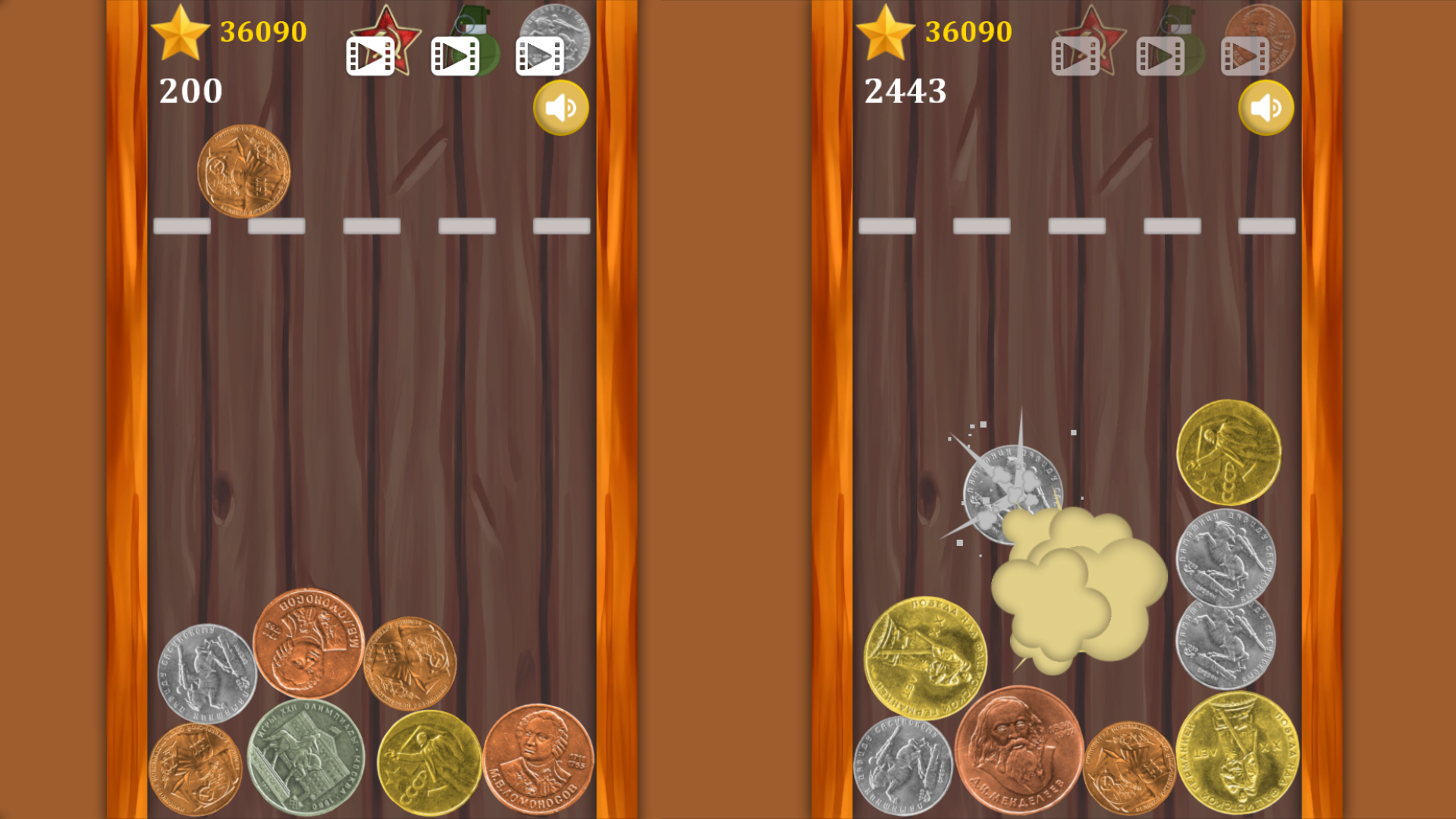The width and height of the screenshot is (1456, 819).
Task: Mute sound on the left board
Action: [x=560, y=108]
